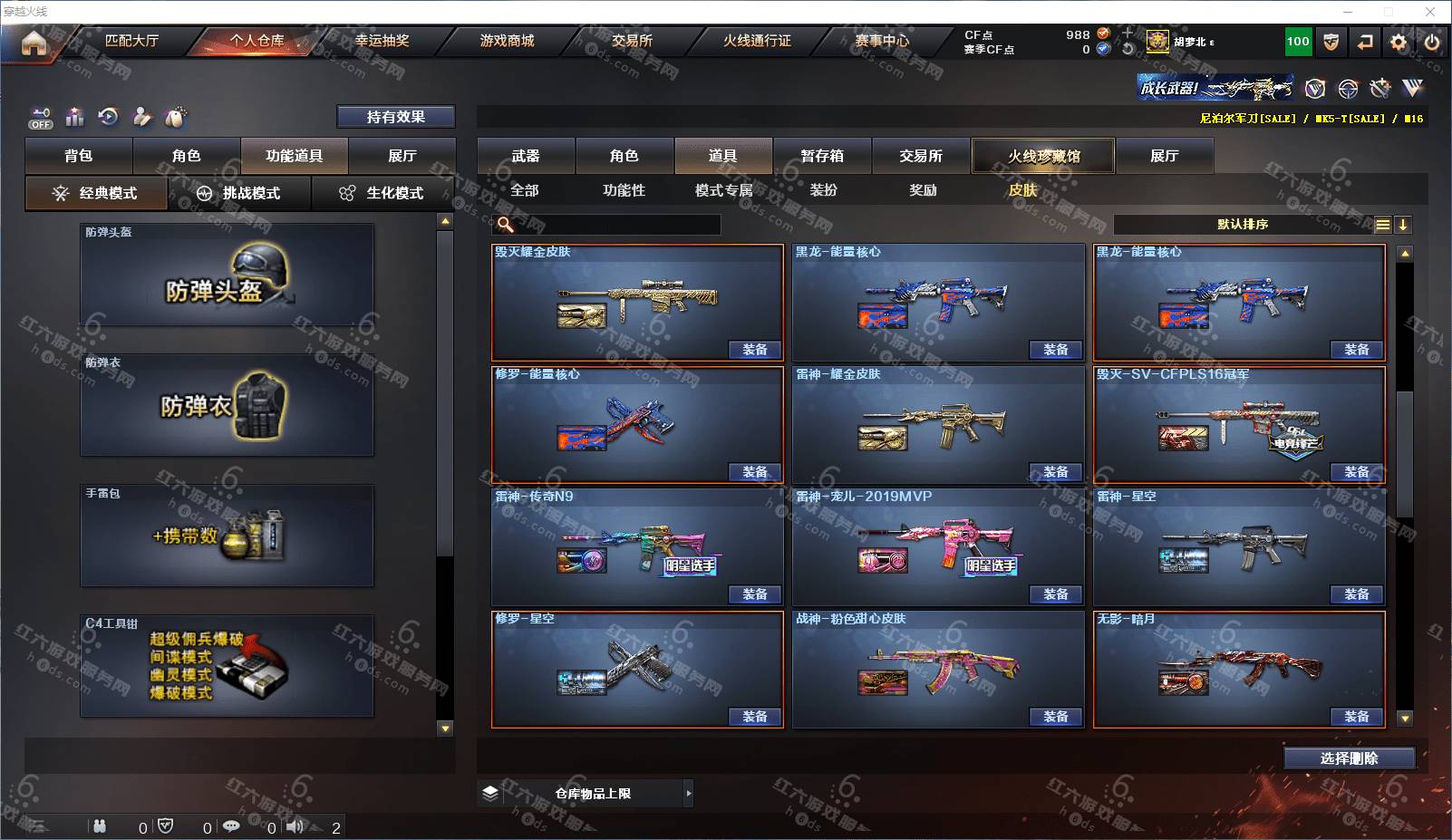
Task: Select the 挑战模式 mode tab
Action: point(239,193)
